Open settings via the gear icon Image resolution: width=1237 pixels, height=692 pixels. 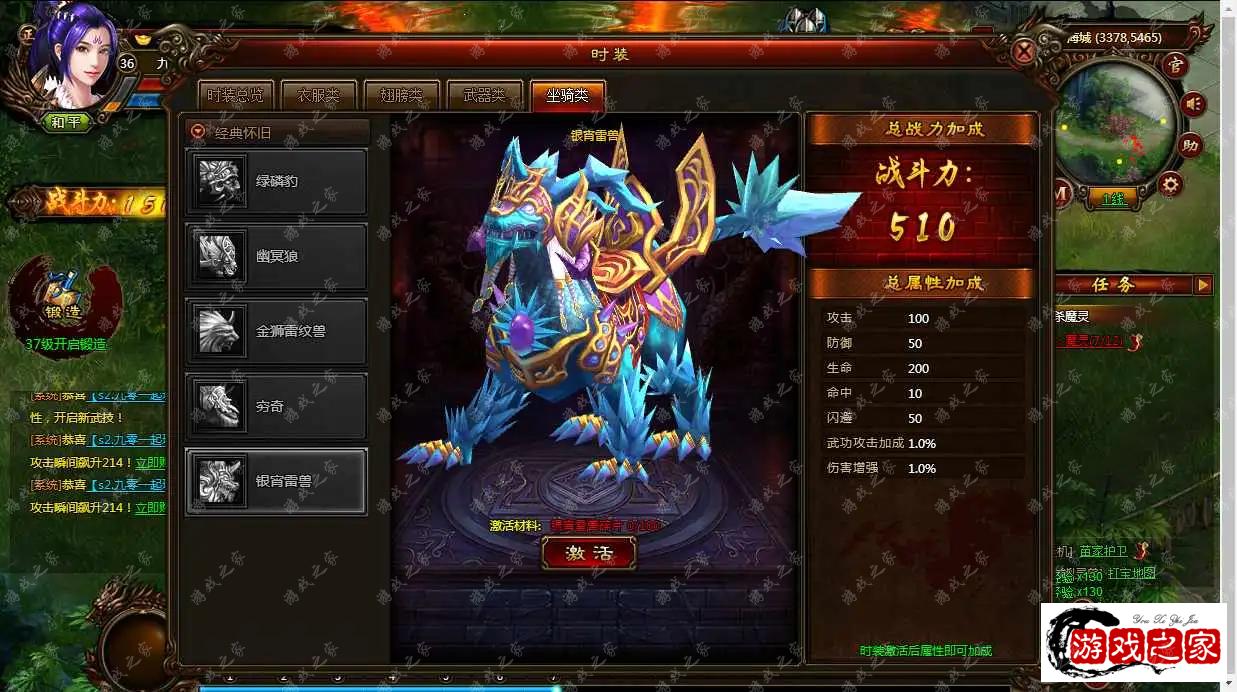[1170, 184]
